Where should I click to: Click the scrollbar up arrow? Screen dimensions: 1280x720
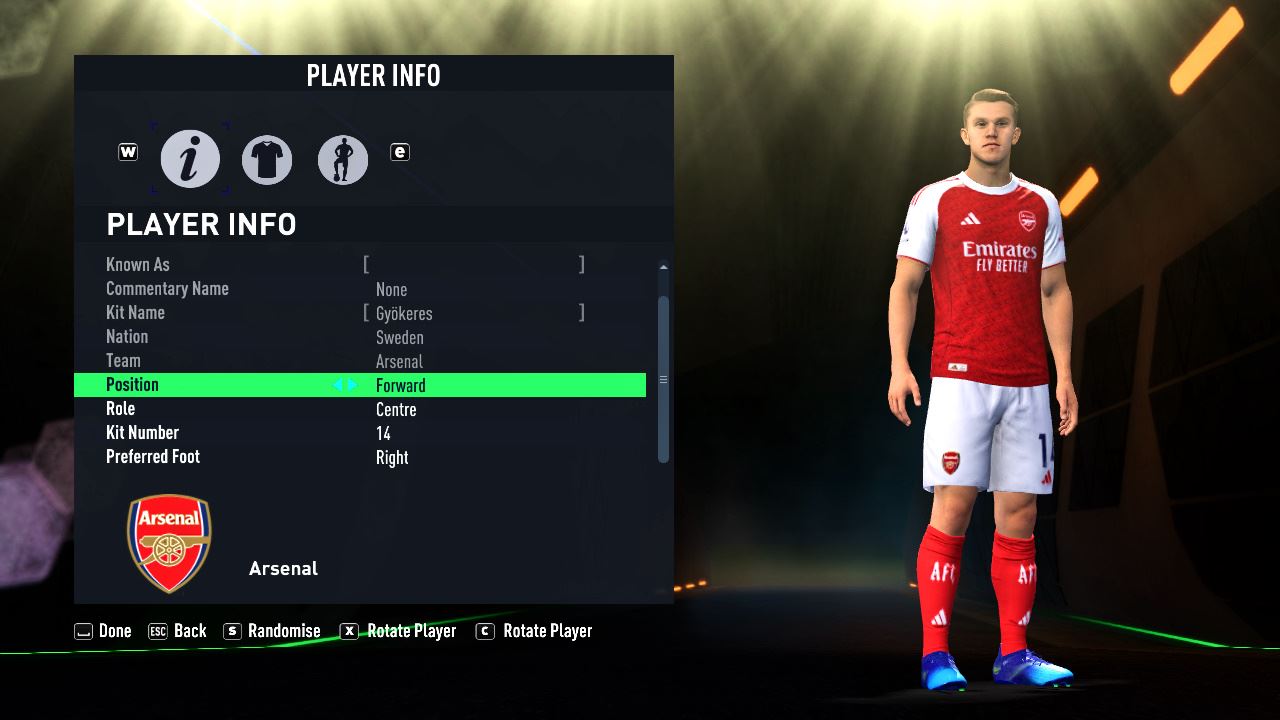(662, 267)
